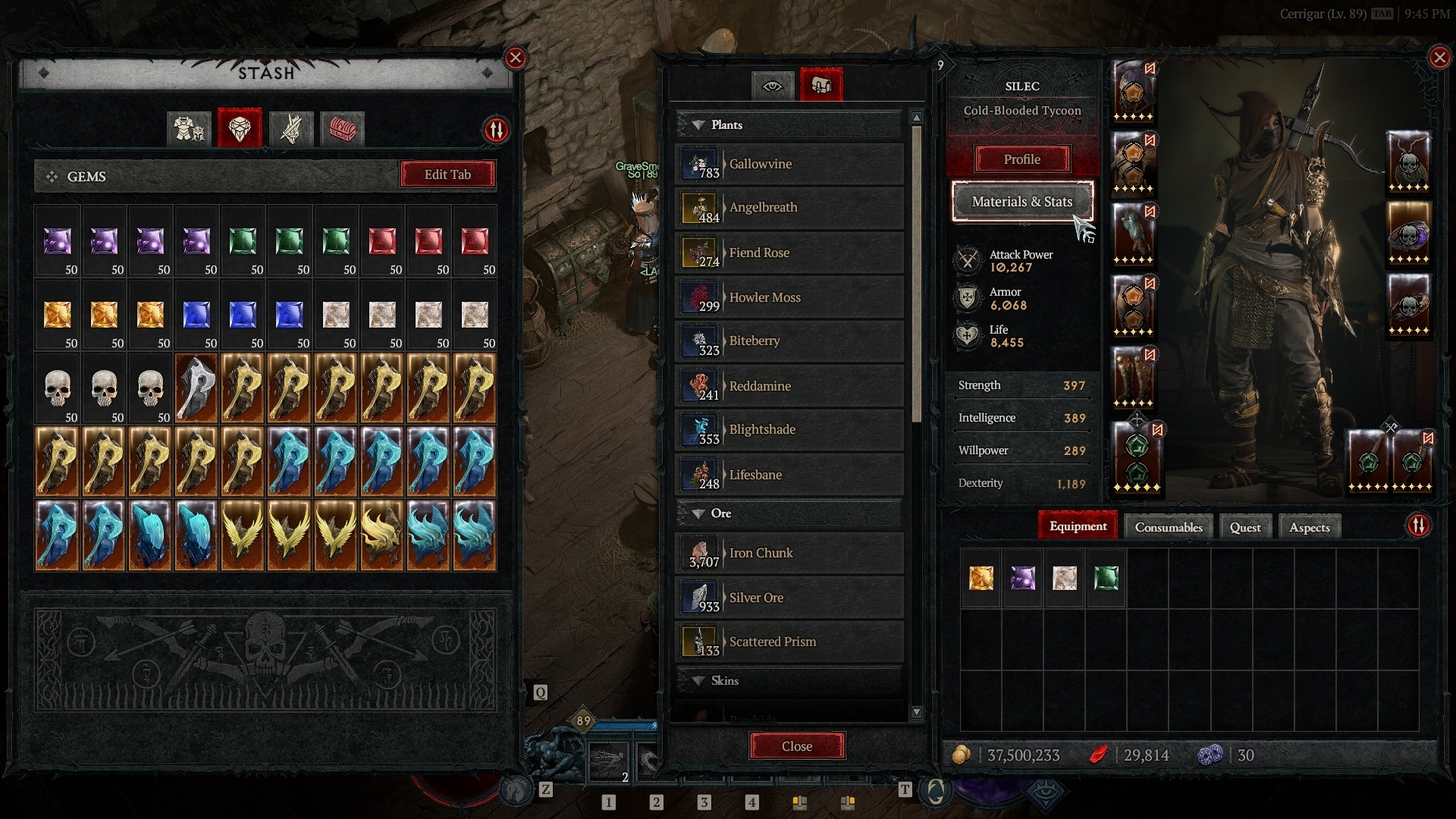Open the fourth custom stash tab icon
Image resolution: width=1456 pixels, height=819 pixels.
342,129
